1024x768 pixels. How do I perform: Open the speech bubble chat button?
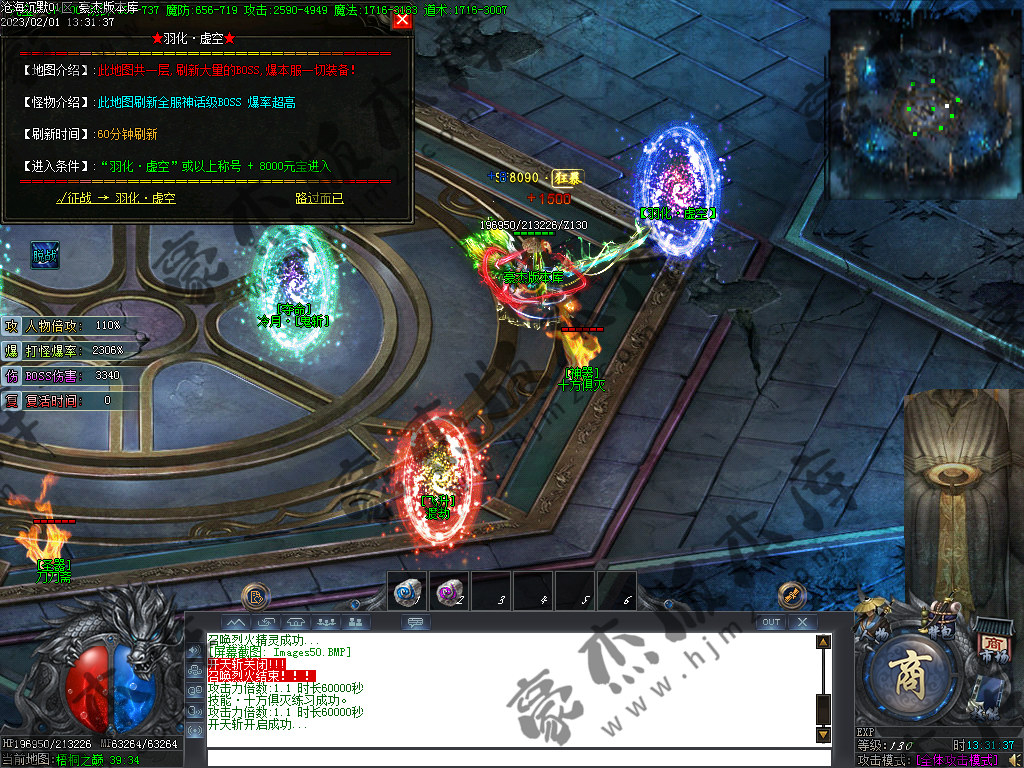(415, 622)
